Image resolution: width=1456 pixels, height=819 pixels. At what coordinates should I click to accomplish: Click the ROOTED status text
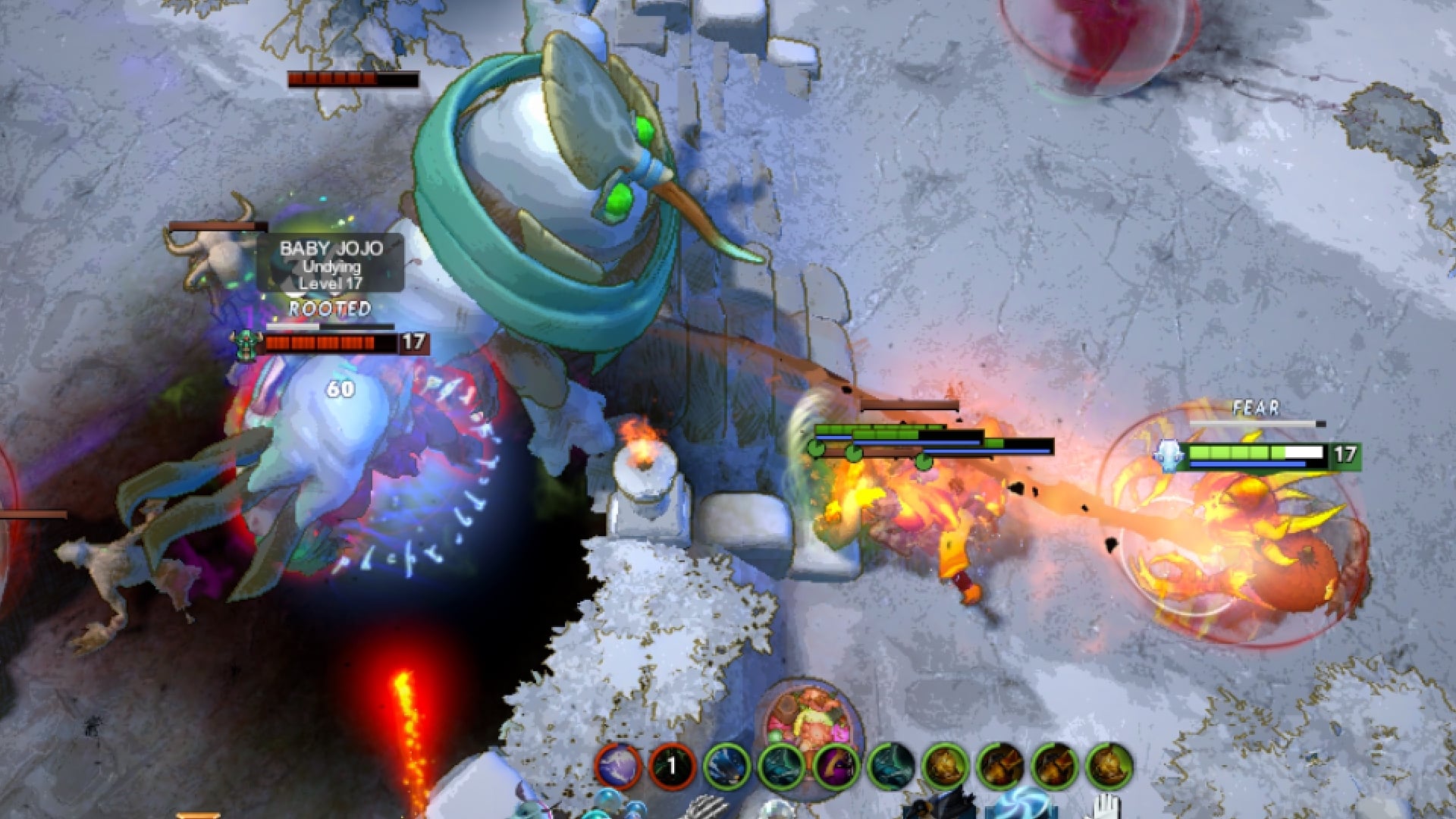coord(328,309)
